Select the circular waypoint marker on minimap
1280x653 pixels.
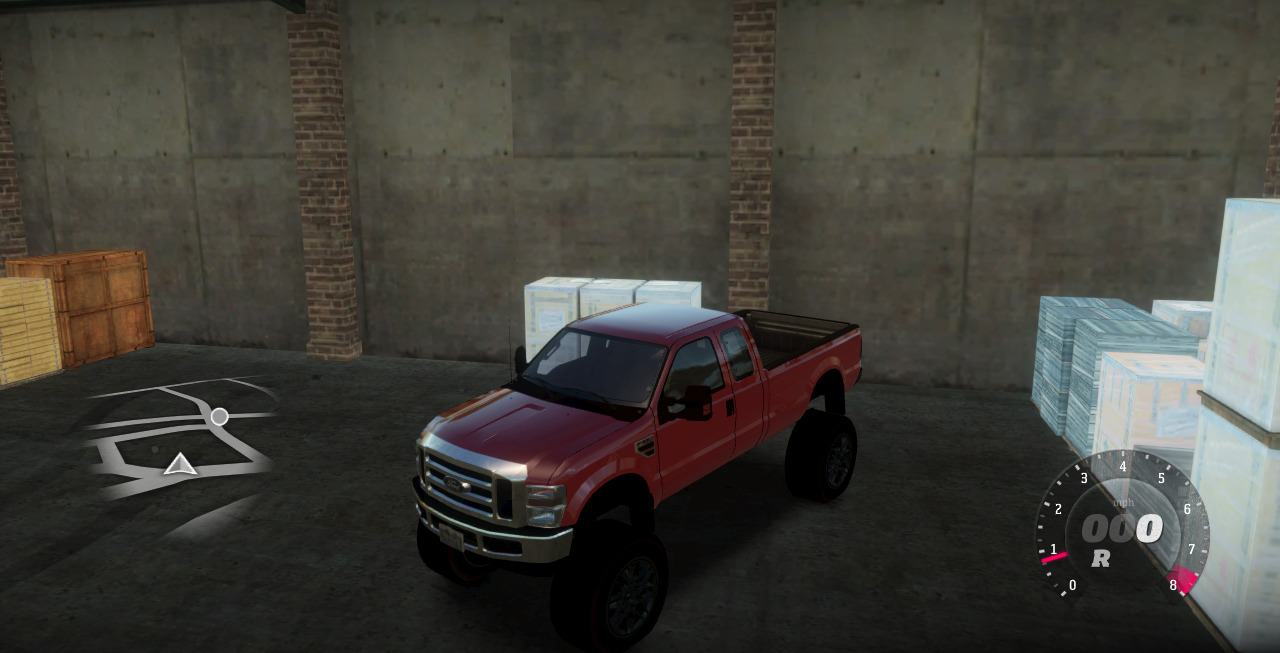pos(219,416)
